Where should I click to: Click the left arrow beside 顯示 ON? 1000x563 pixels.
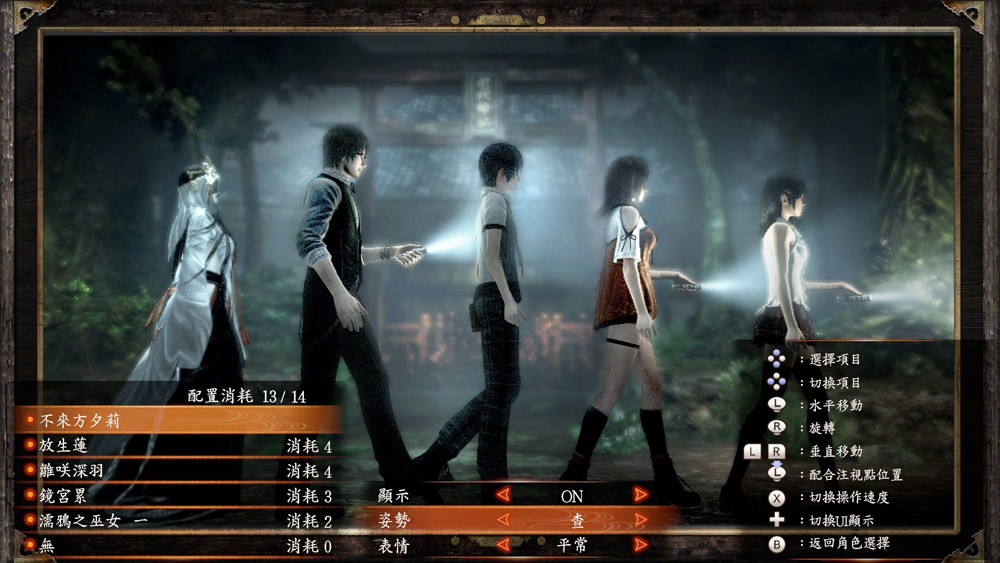[x=504, y=494]
